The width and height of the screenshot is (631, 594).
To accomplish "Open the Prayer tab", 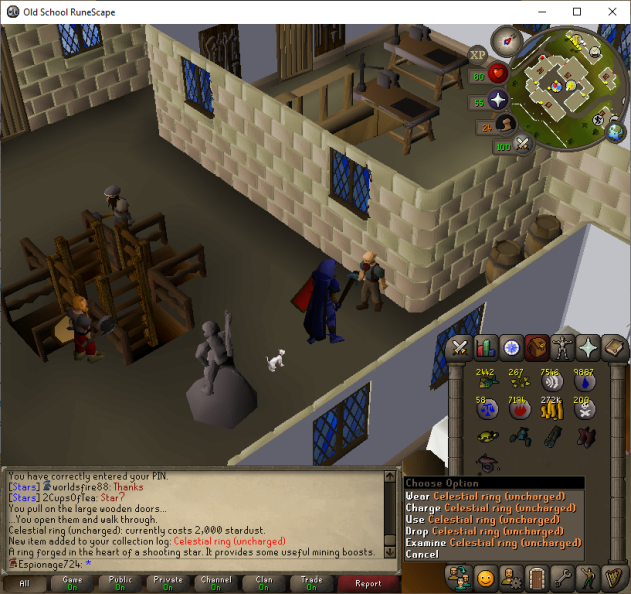I will [x=588, y=348].
